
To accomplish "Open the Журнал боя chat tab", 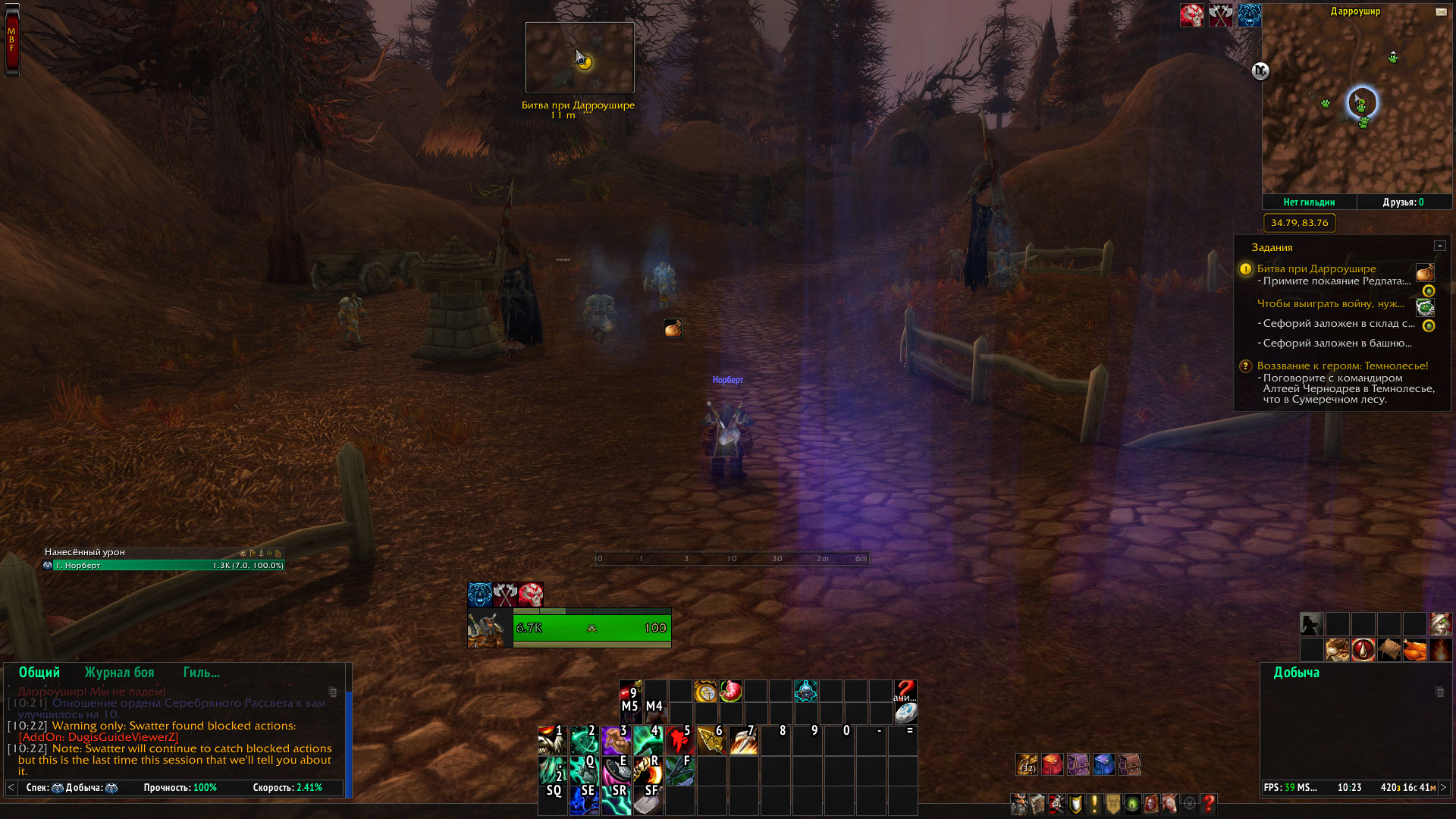I will (x=119, y=673).
